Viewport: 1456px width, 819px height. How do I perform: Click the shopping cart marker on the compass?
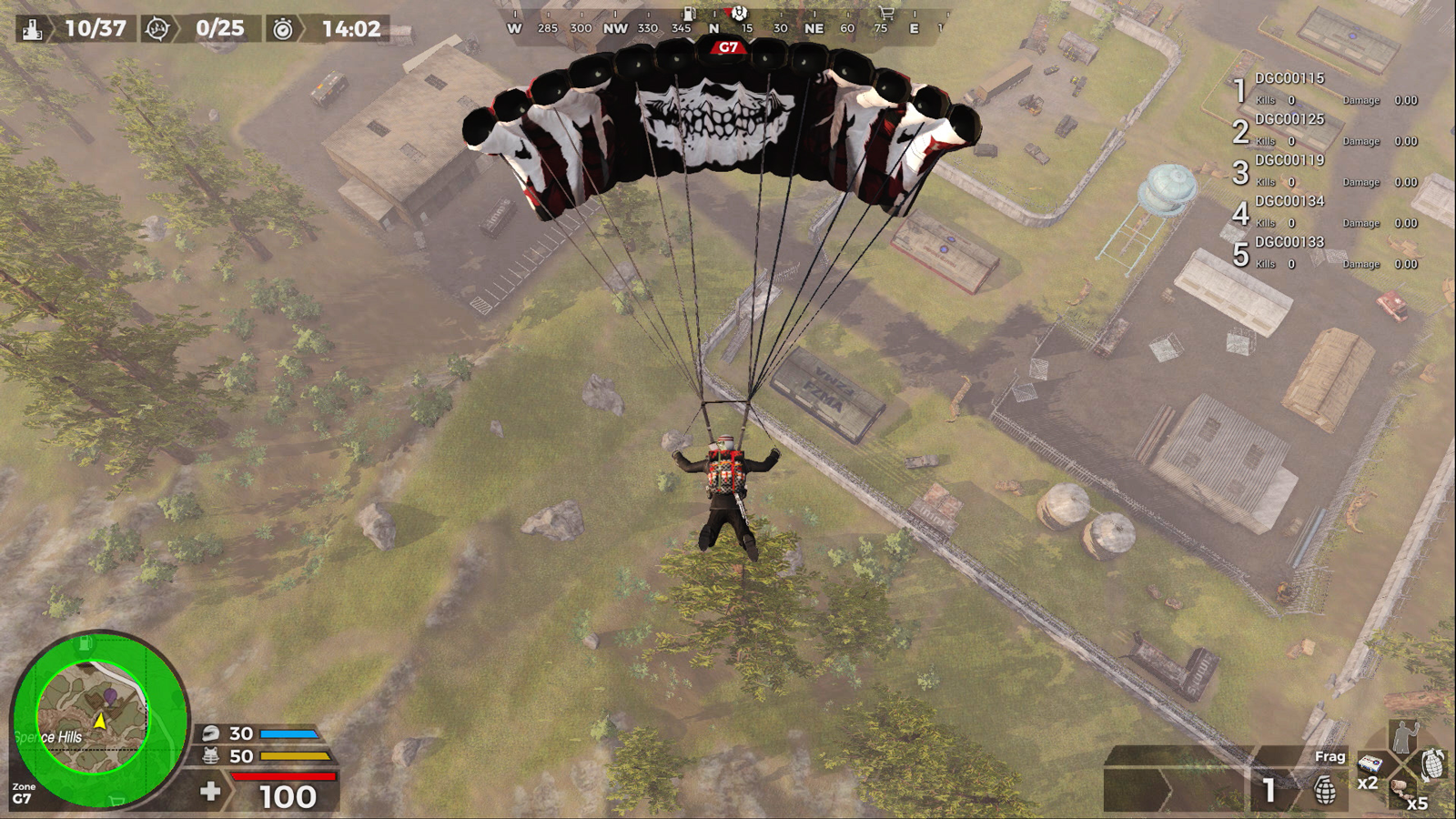pyautogui.click(x=885, y=13)
